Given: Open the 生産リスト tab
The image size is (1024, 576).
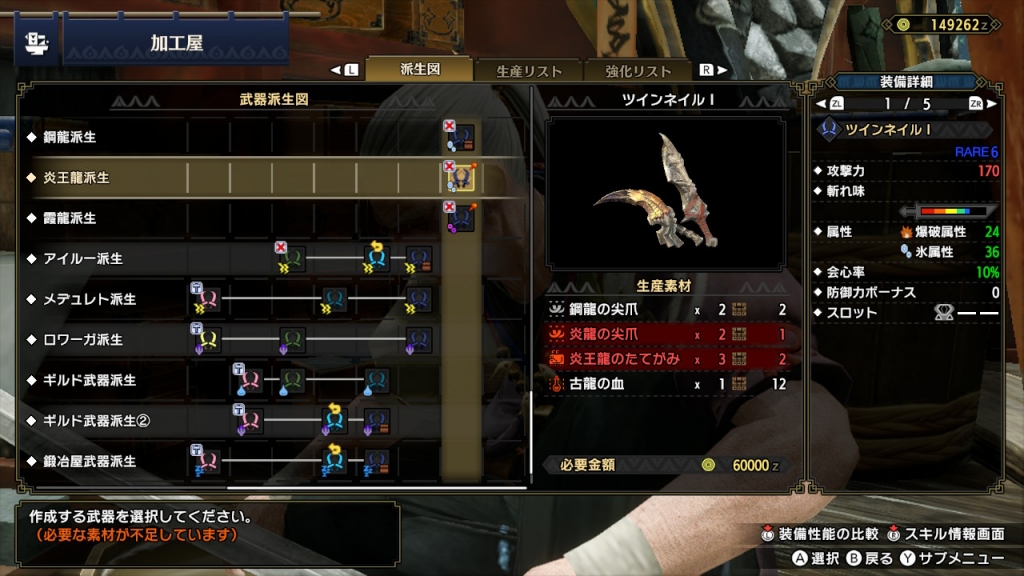Looking at the screenshot, I should point(529,71).
